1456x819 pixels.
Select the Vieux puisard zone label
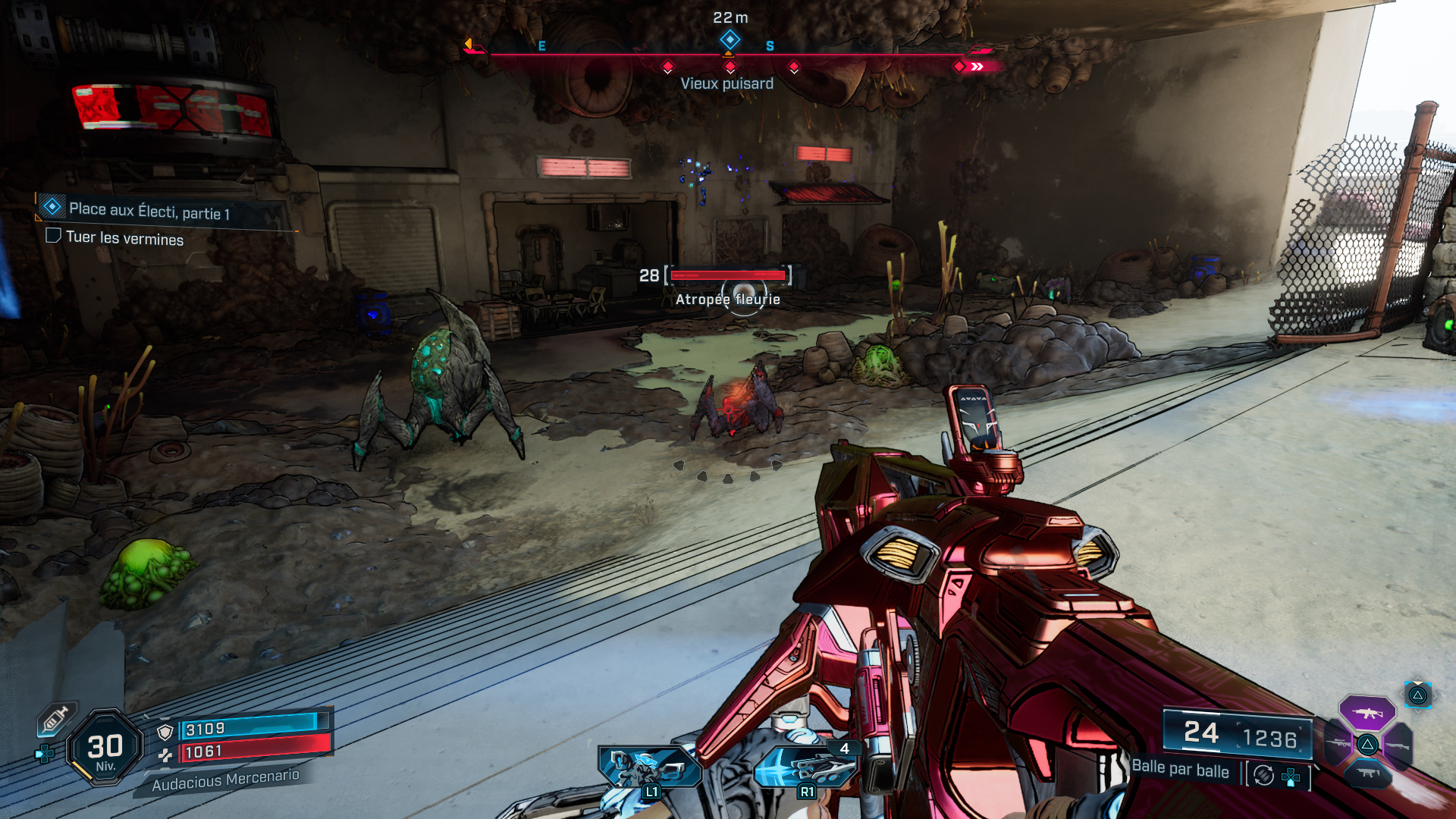pos(728,83)
